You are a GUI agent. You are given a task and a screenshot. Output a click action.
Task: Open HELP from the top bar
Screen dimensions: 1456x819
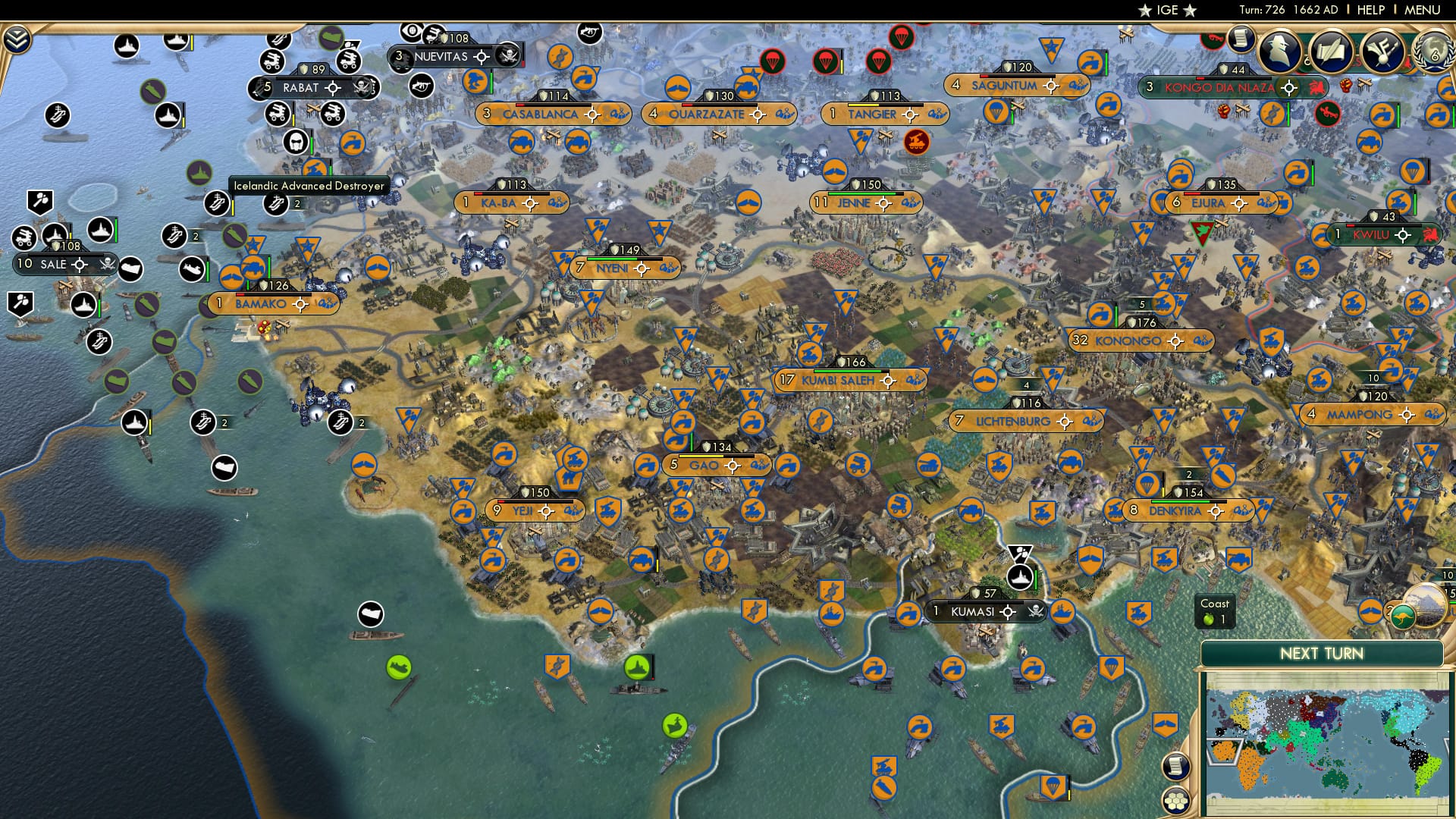(x=1370, y=10)
